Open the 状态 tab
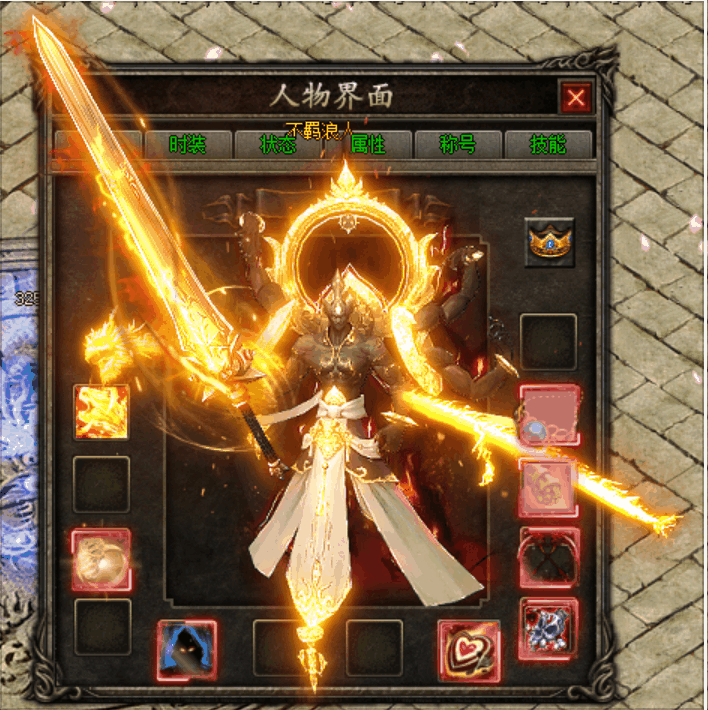Image resolution: width=708 pixels, height=710 pixels. (x=277, y=144)
